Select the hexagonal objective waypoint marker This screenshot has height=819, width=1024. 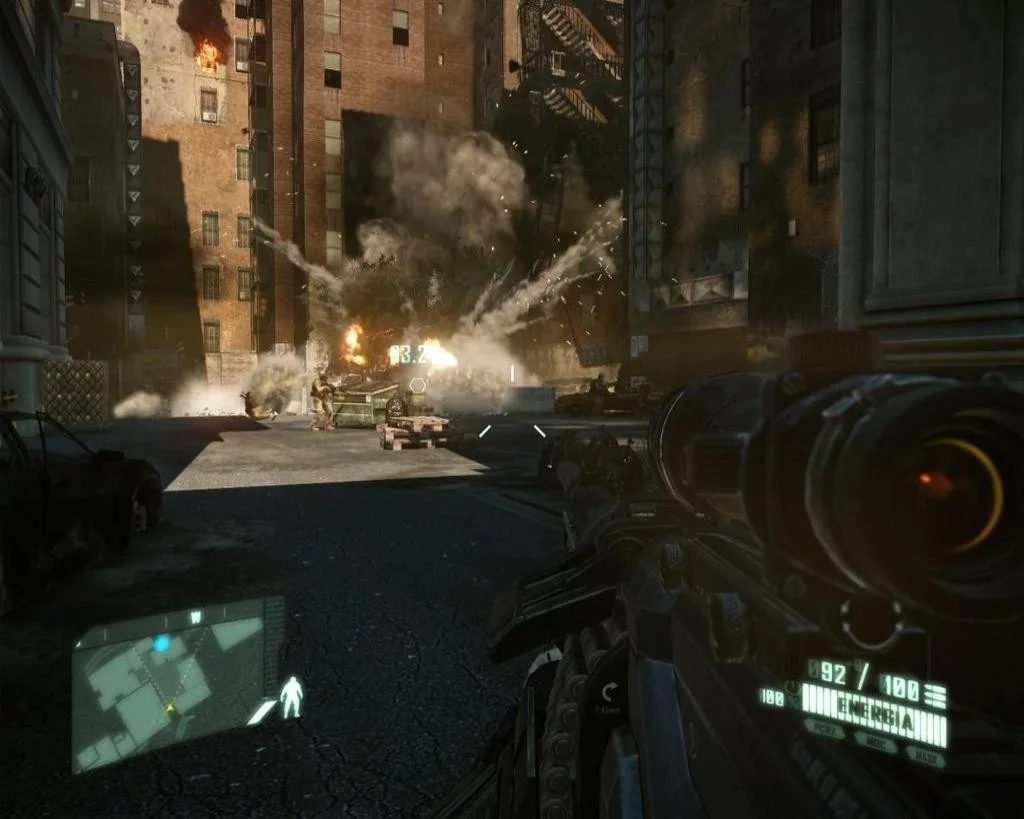(x=417, y=383)
